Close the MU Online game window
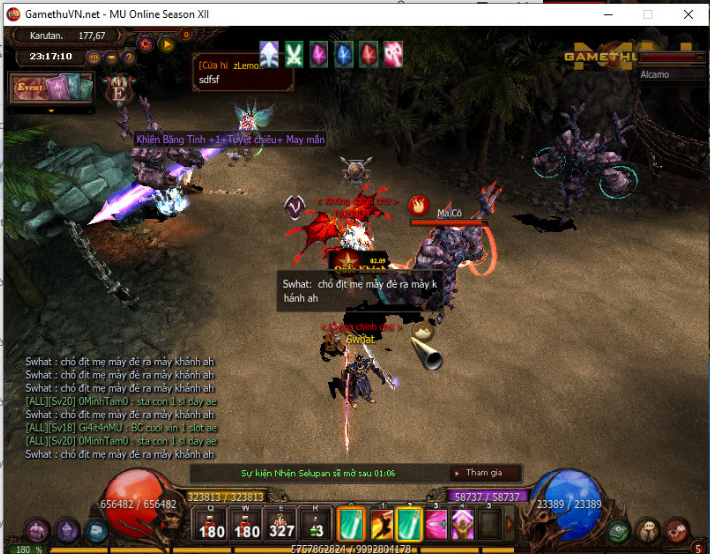Image resolution: width=710 pixels, height=554 pixels. point(688,14)
